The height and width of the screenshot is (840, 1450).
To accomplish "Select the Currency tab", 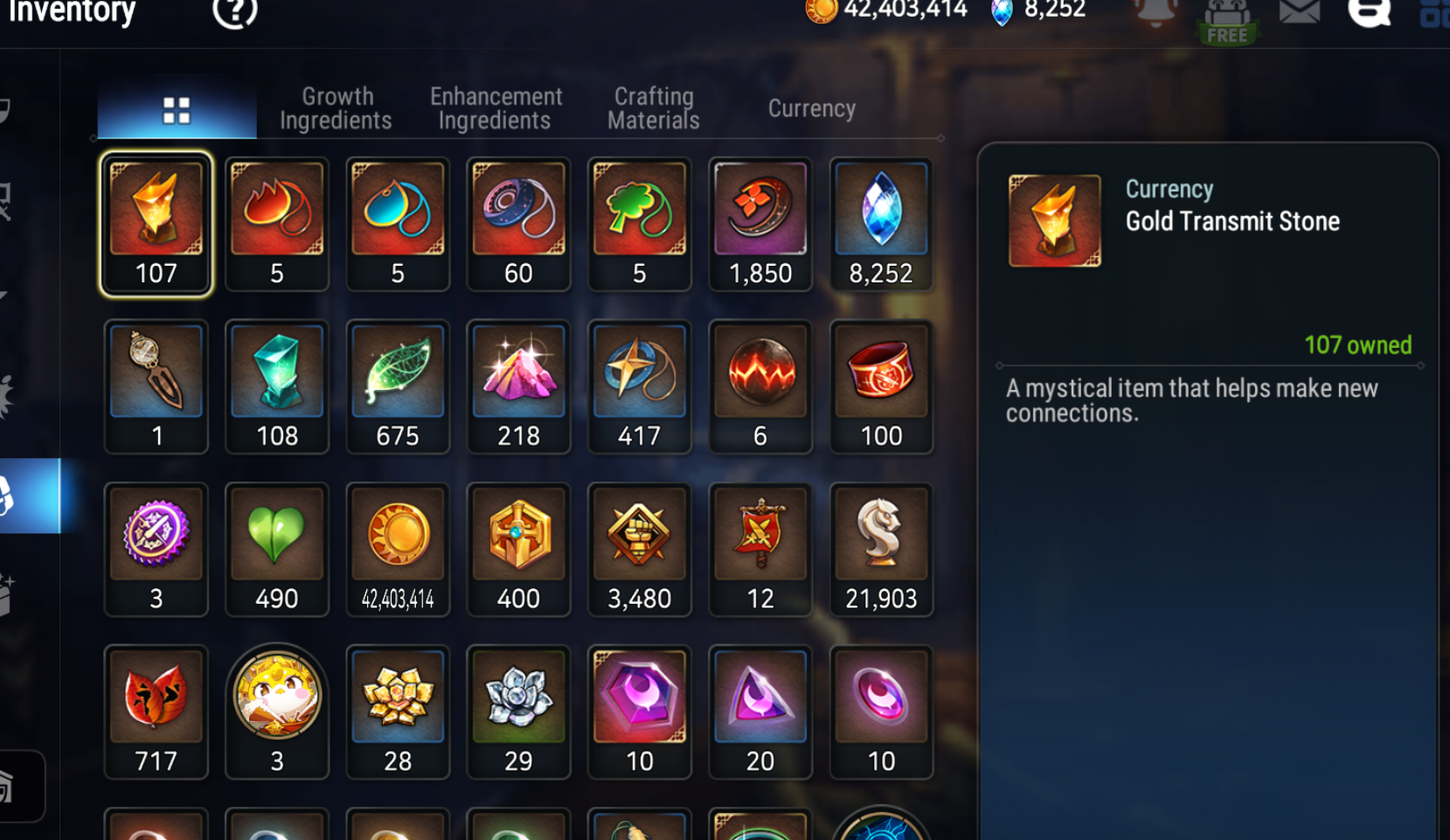I will point(811,108).
